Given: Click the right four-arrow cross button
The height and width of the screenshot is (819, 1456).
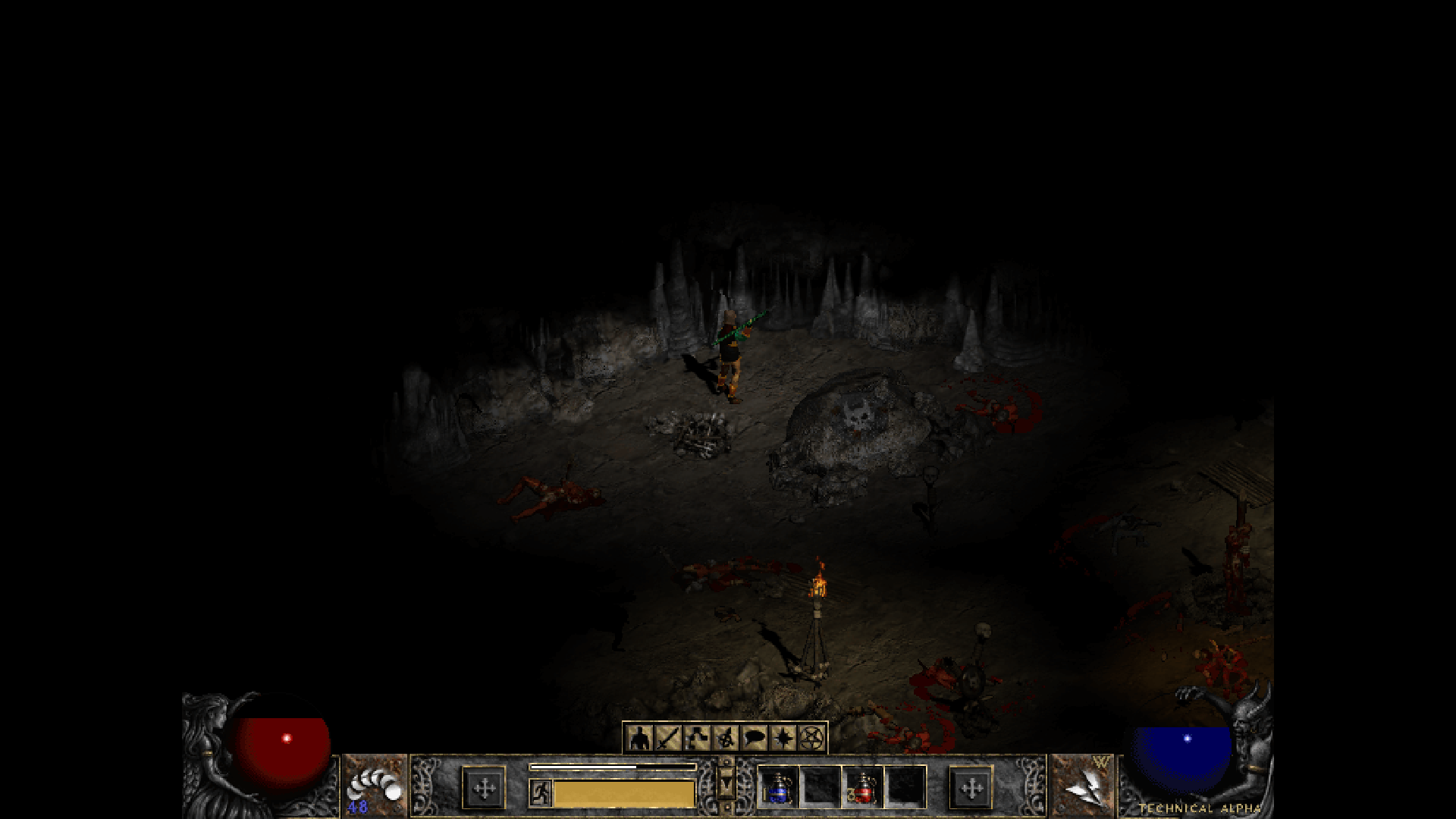Looking at the screenshot, I should (x=971, y=788).
